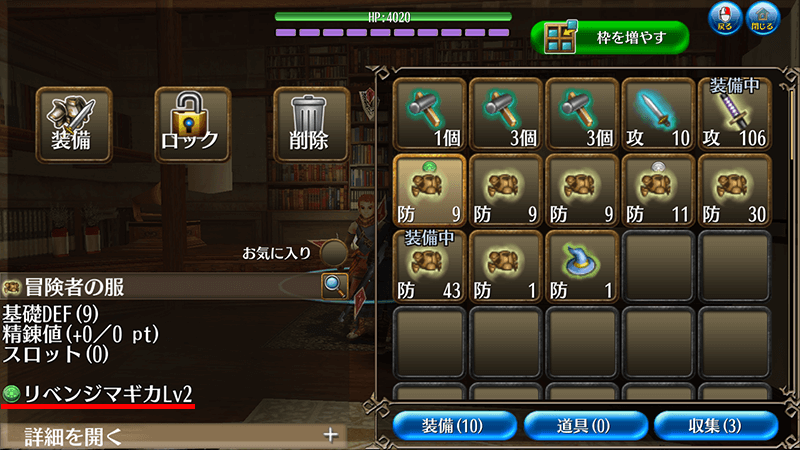Screen dimensions: 800x450
Task: Expand the 詳細を開く details panel
Action: click(x=172, y=435)
